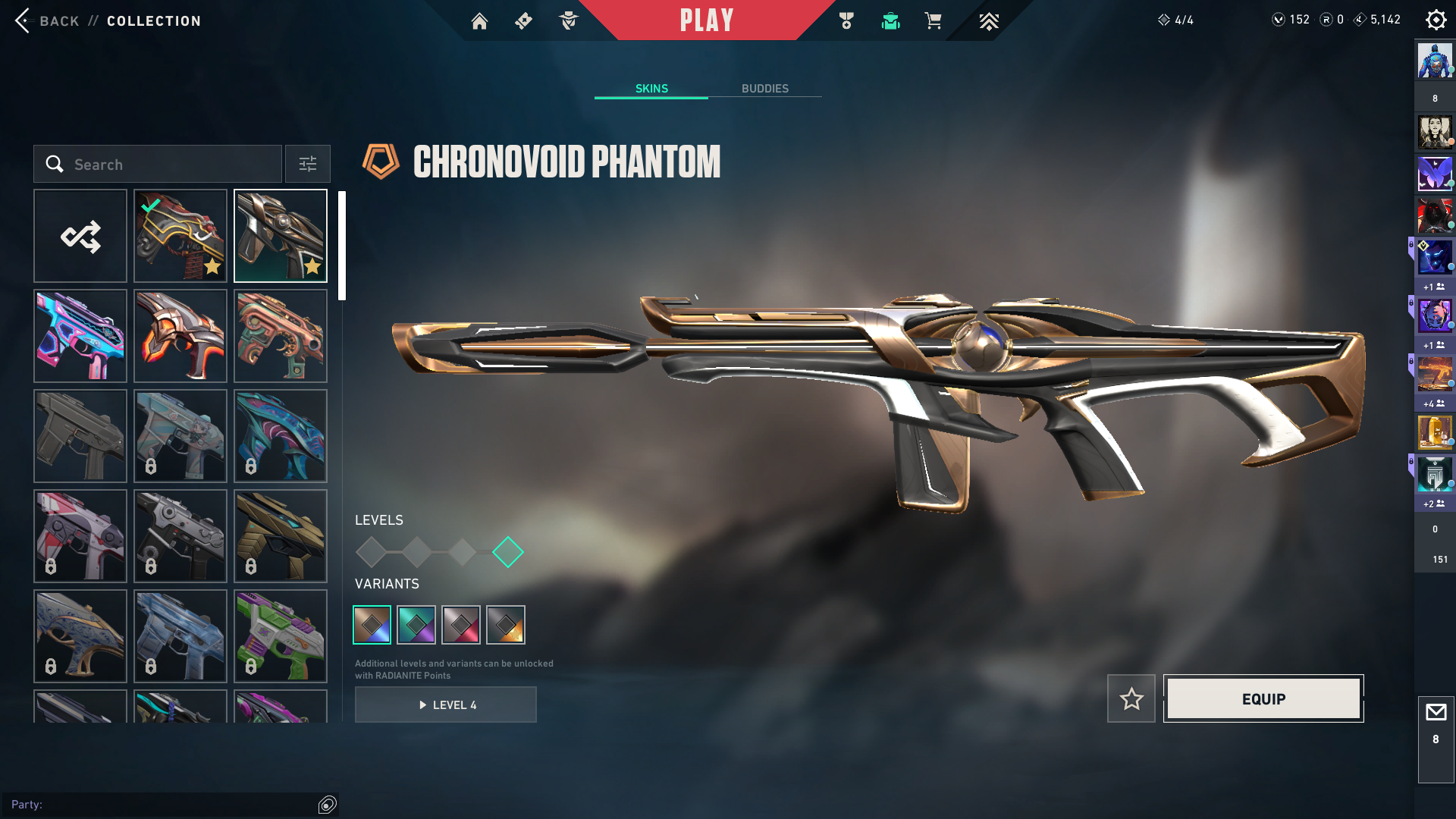This screenshot has width=1456, height=819.
Task: Equip the Chronovoid Phantom skin
Action: coord(1263,698)
